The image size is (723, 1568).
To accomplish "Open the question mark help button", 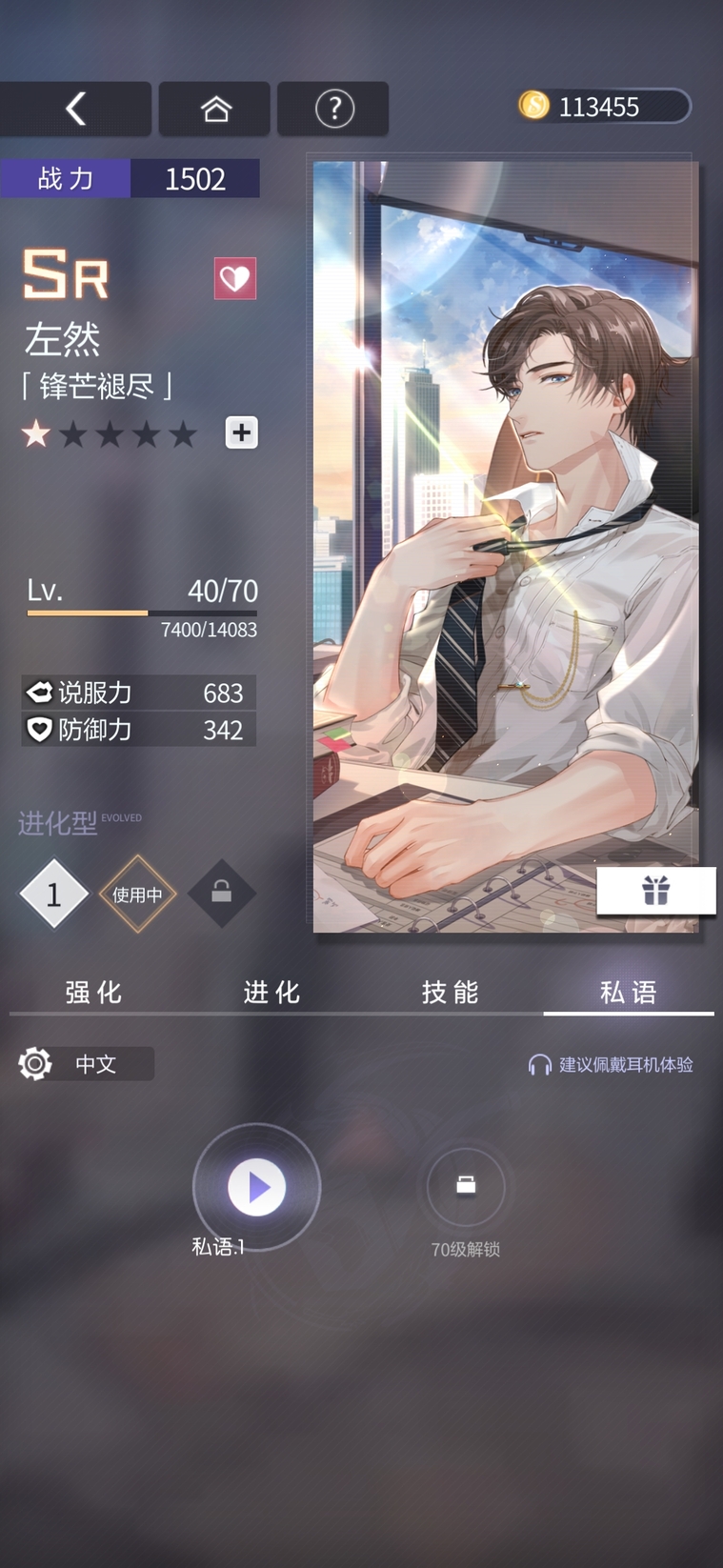I will coord(333,109).
